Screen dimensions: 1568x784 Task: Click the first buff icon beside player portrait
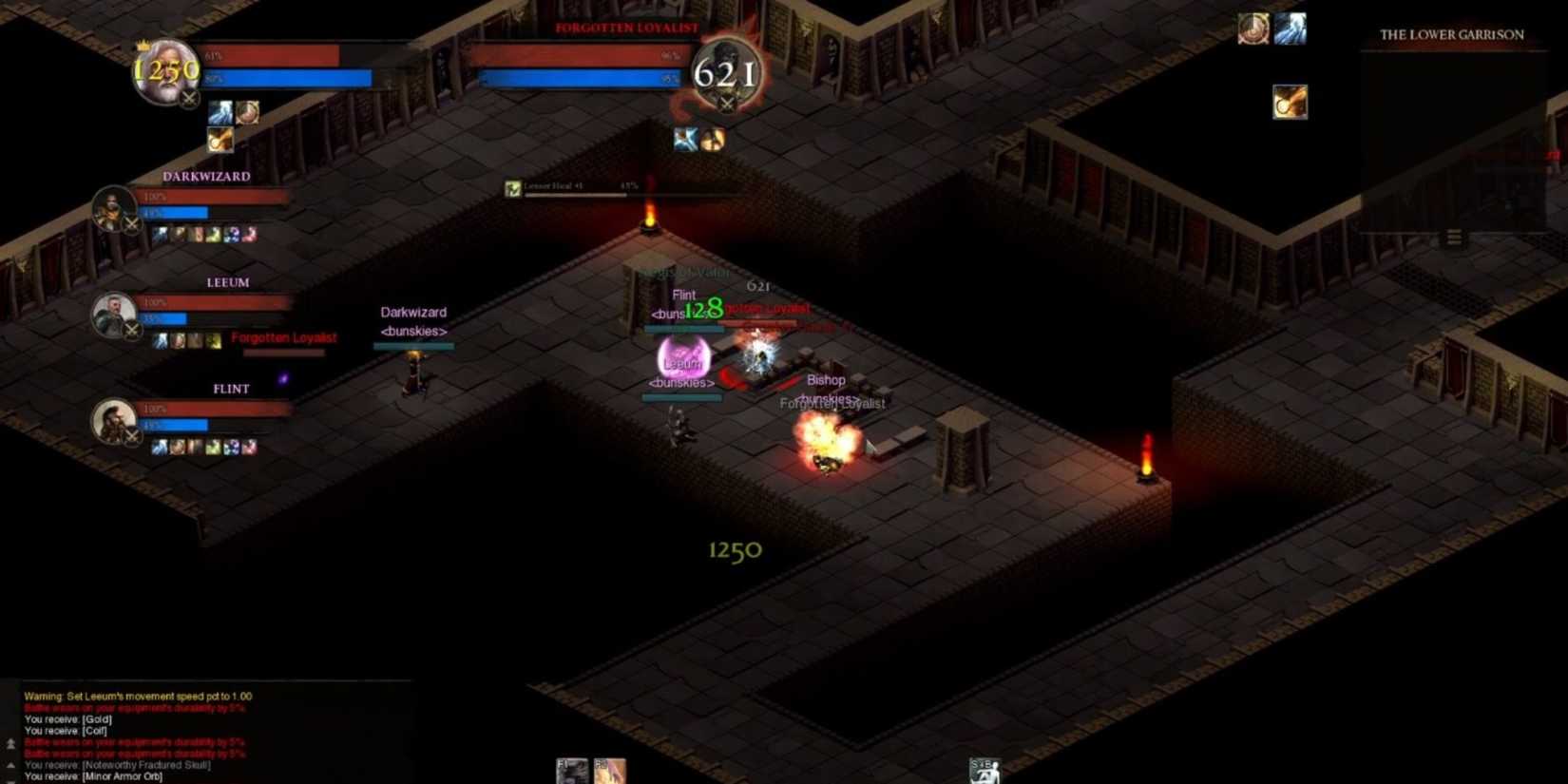[x=220, y=112]
